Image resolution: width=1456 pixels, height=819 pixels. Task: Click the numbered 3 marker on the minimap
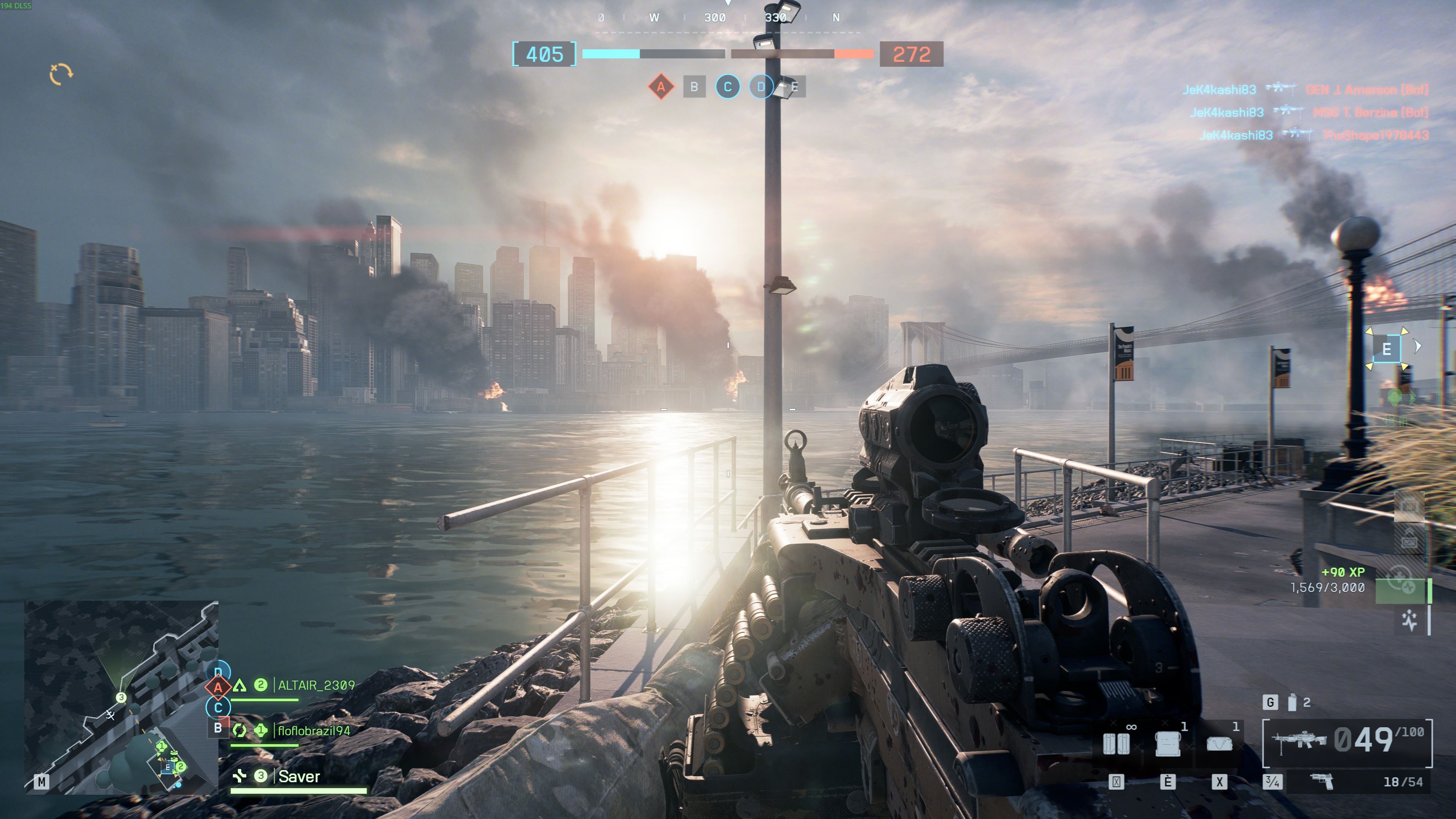click(x=121, y=698)
